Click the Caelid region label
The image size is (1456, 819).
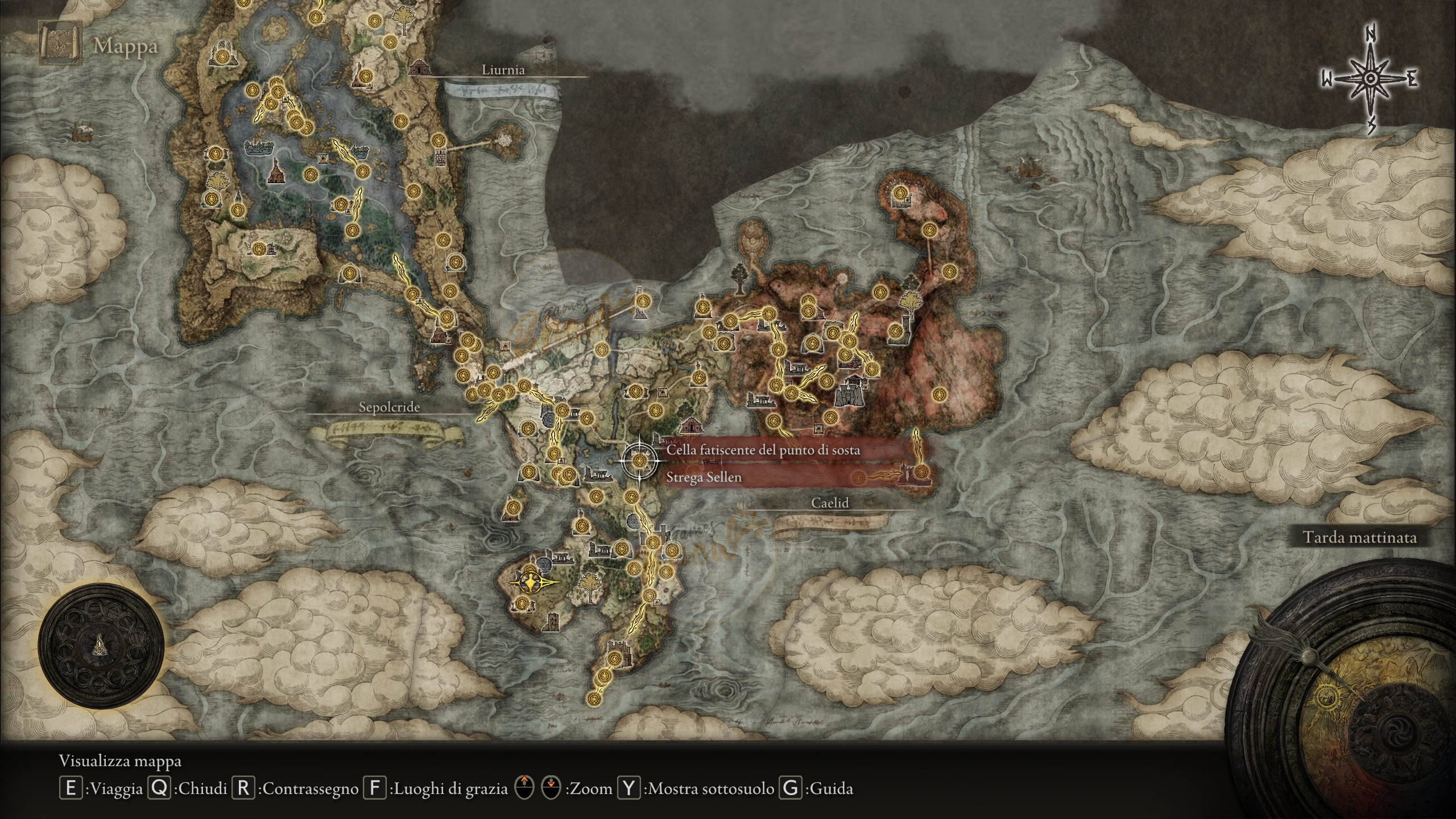pyautogui.click(x=830, y=503)
